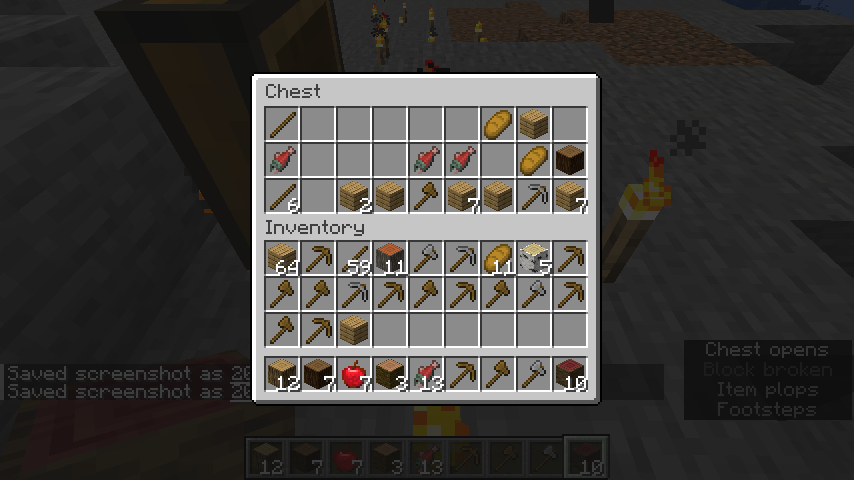Click the birch log stack of 5
The image size is (854, 480).
point(534,259)
